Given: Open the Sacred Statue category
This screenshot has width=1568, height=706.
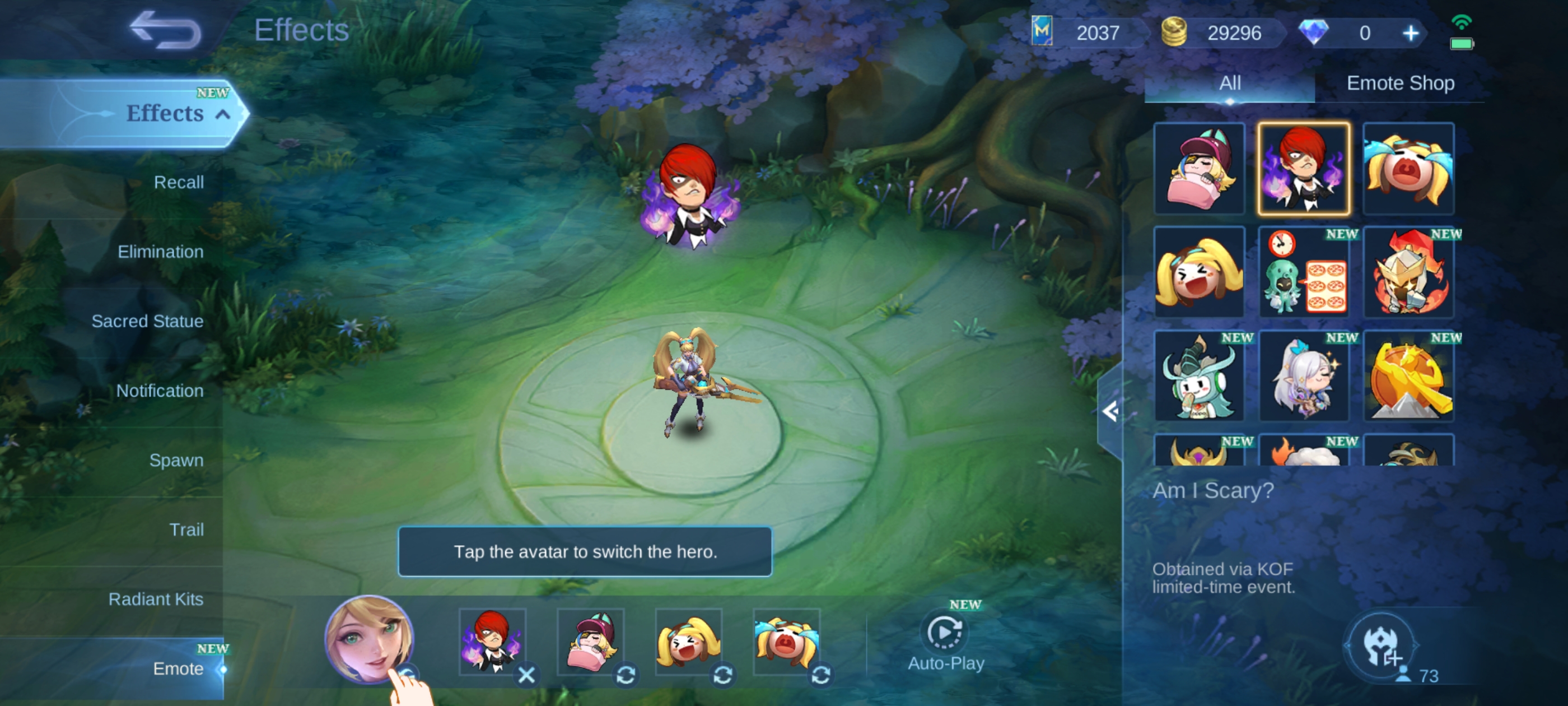Looking at the screenshot, I should [147, 321].
